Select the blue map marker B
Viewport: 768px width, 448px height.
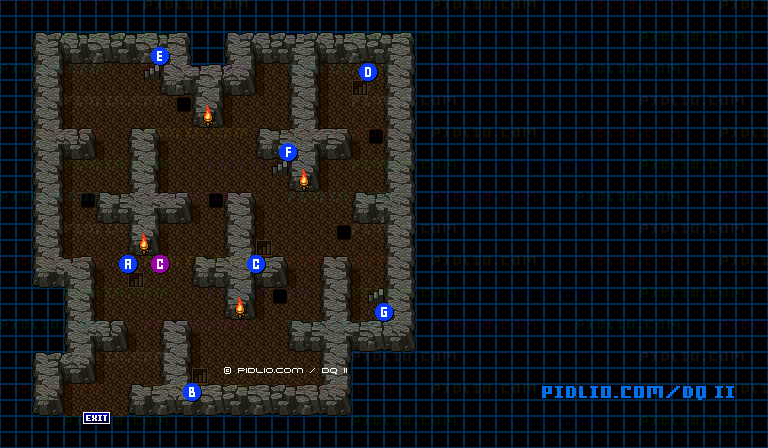tap(192, 392)
